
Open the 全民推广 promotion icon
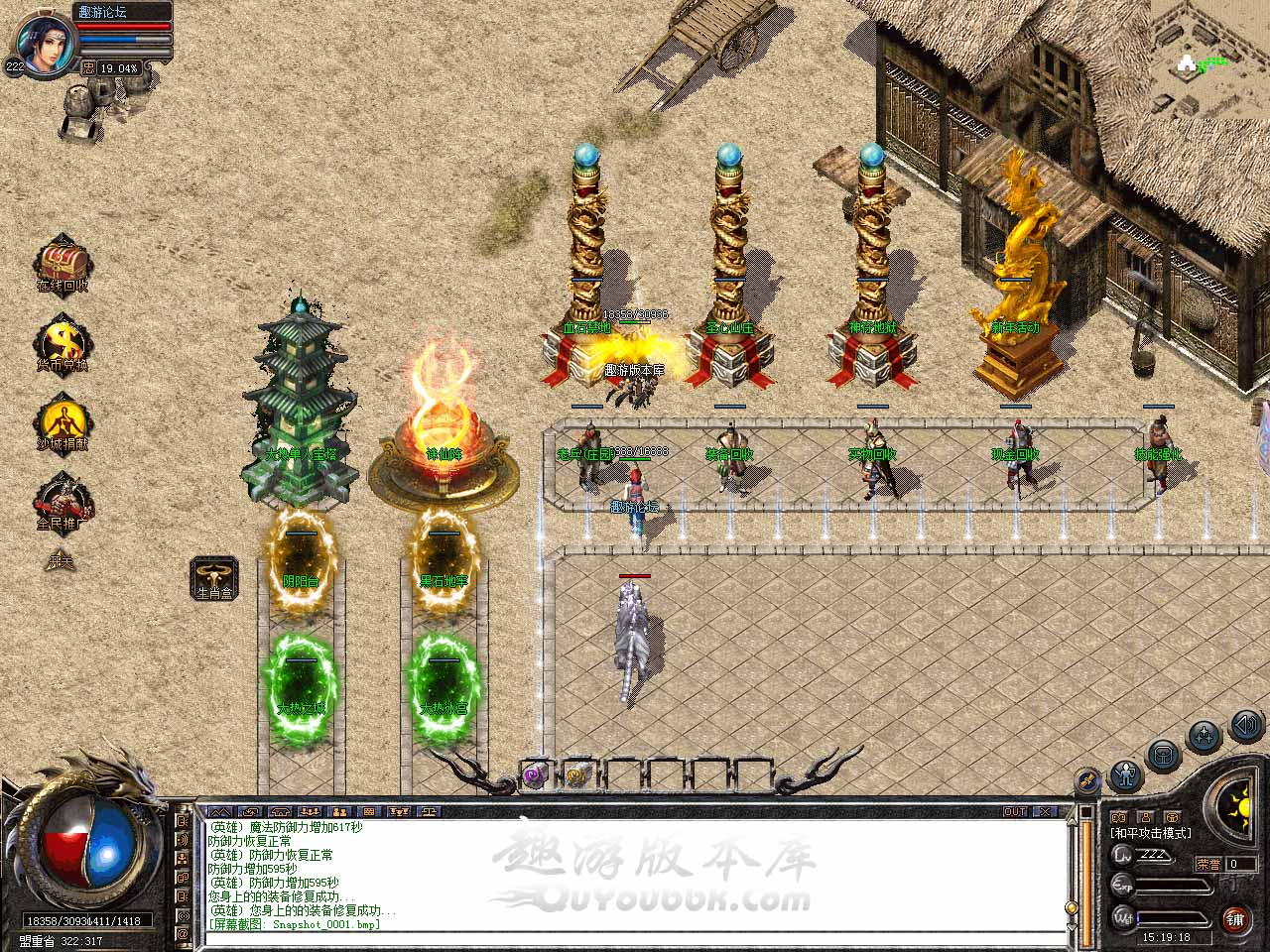[x=63, y=499]
